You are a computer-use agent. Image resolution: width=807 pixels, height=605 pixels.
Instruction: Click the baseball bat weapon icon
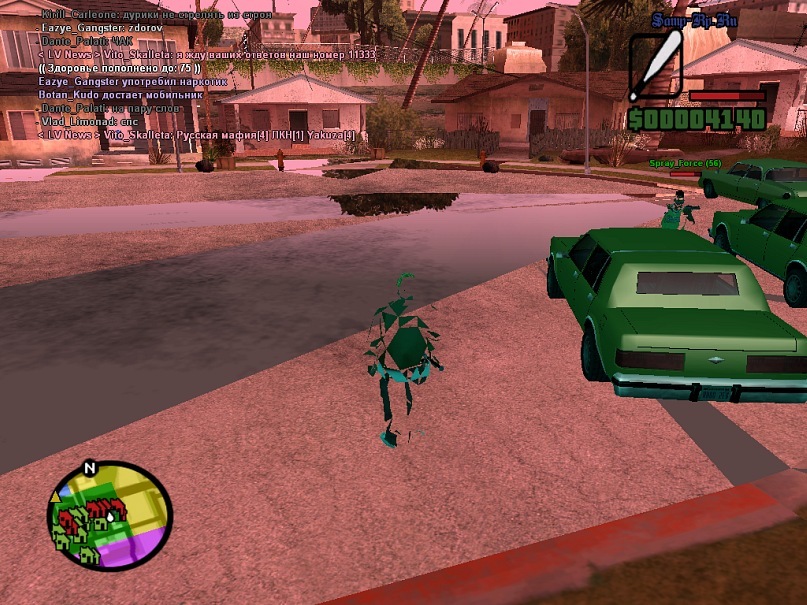[x=656, y=66]
